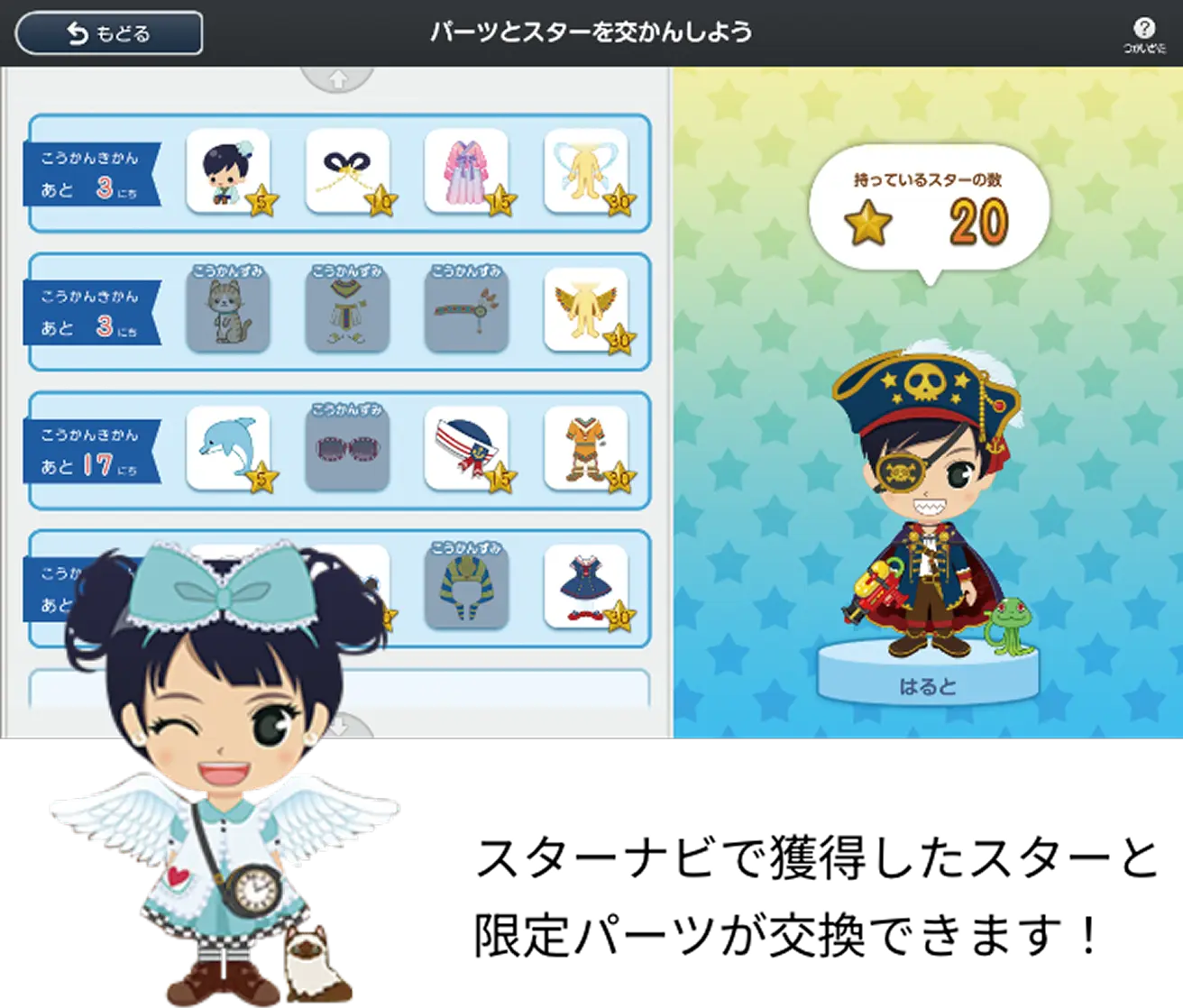Choose the navy ribbon with gold cord
This screenshot has height=1008, width=1183.
point(347,171)
